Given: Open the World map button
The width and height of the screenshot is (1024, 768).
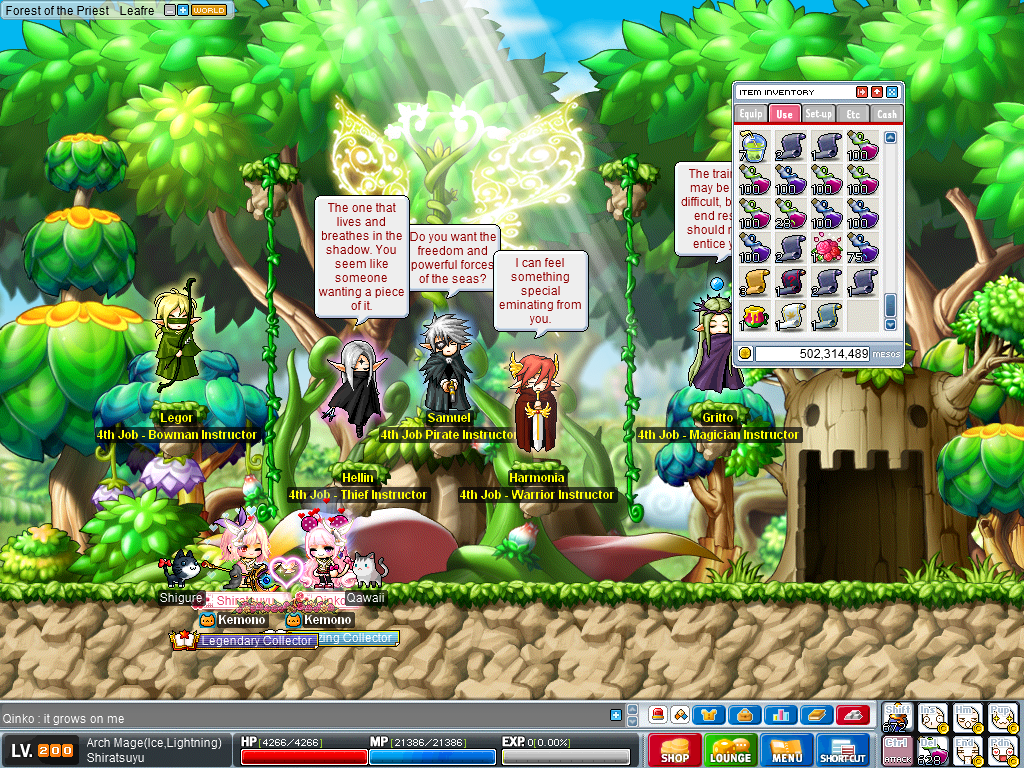Looking at the screenshot, I should click(209, 10).
